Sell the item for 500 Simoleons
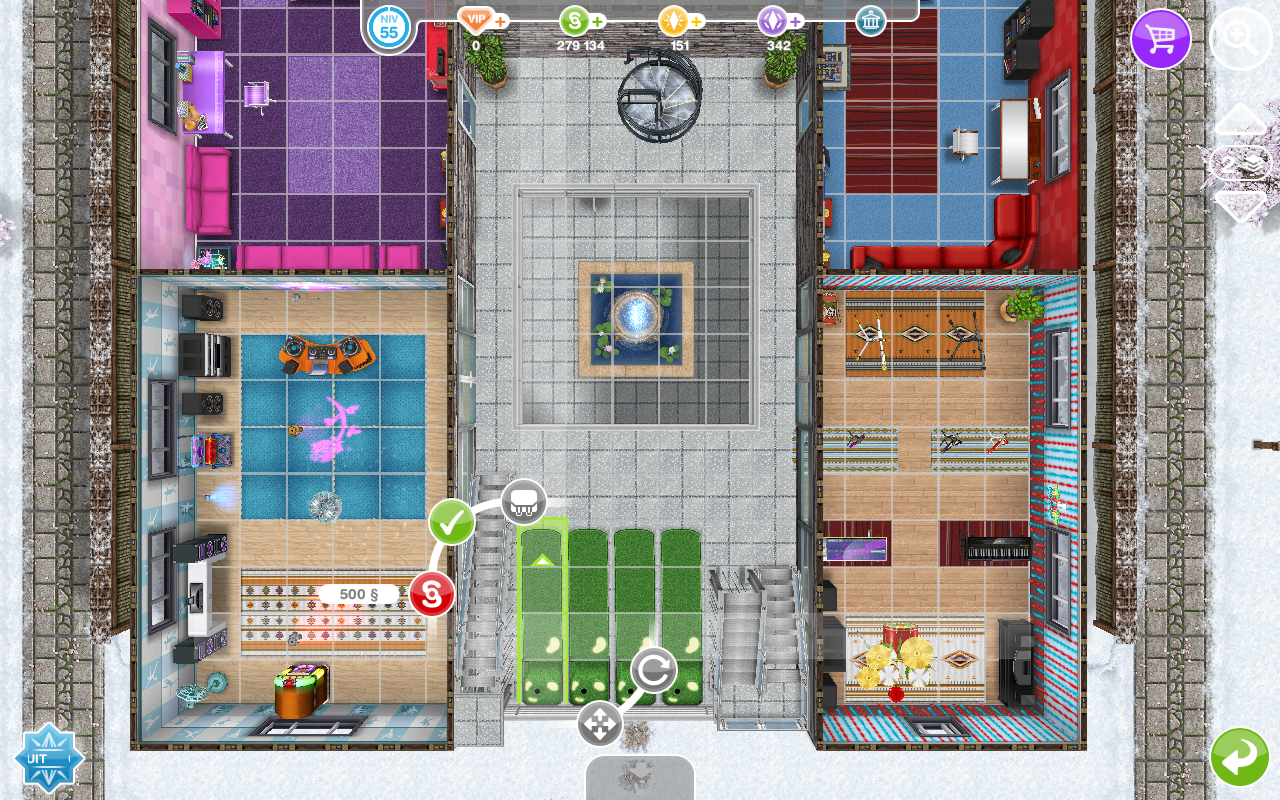Image resolution: width=1280 pixels, height=800 pixels. (x=432, y=594)
